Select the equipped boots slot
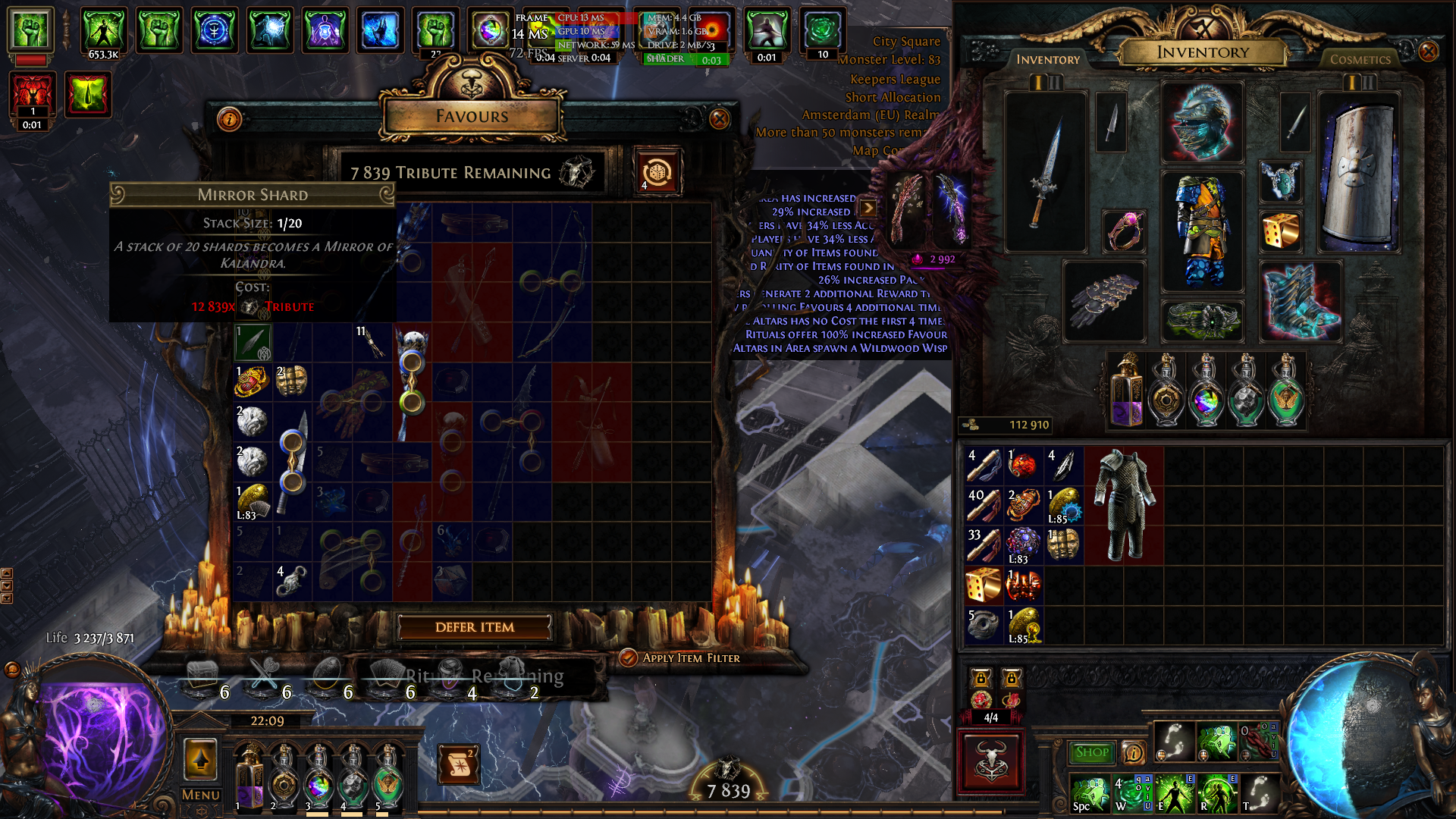 [1300, 301]
